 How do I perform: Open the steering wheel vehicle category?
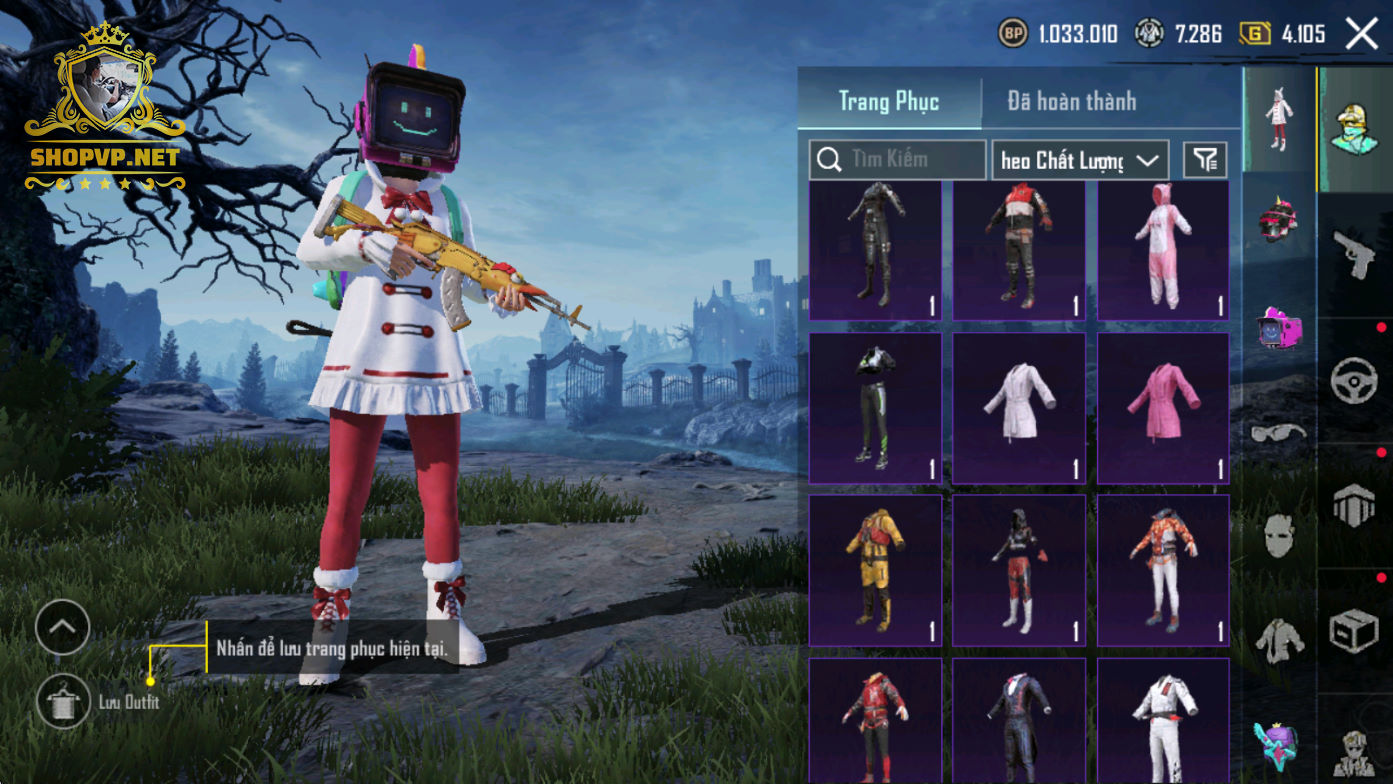click(x=1355, y=381)
